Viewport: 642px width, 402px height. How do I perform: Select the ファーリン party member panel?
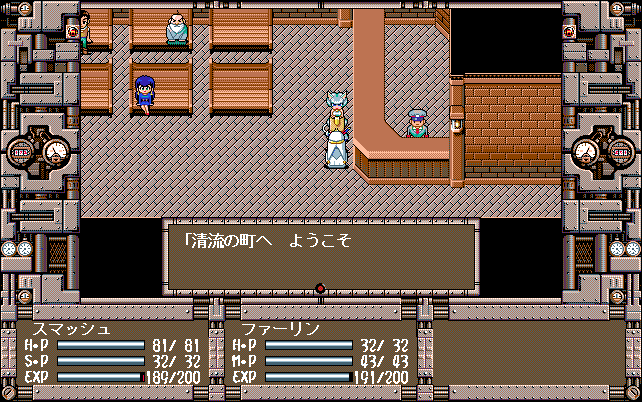[x=318, y=353]
